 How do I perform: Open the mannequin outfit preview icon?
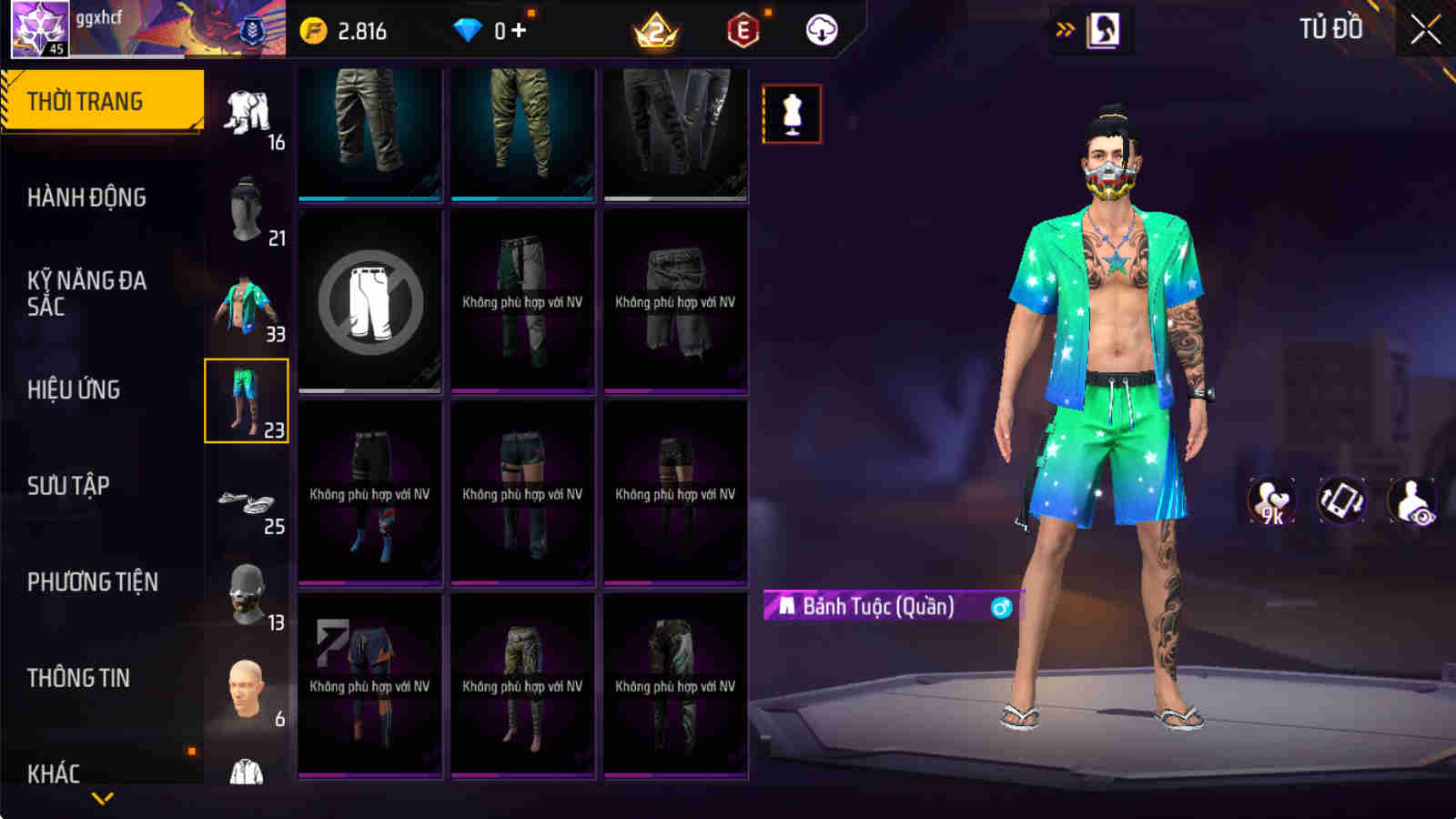(792, 115)
